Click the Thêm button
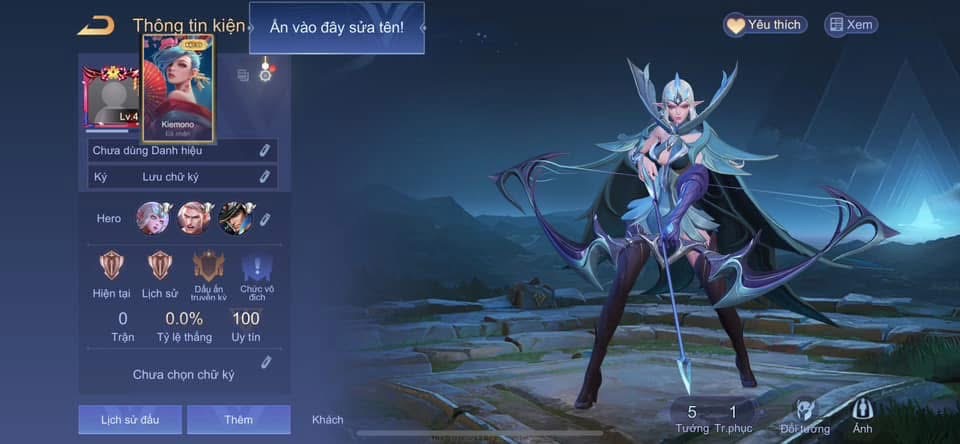Image resolution: width=960 pixels, height=444 pixels. click(x=238, y=419)
